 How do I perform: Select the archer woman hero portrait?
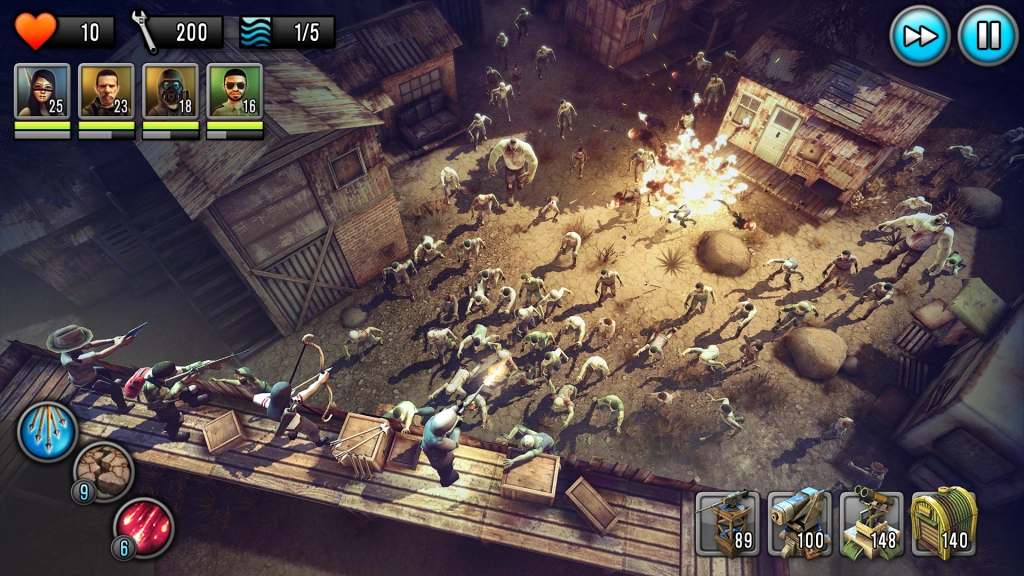43,91
